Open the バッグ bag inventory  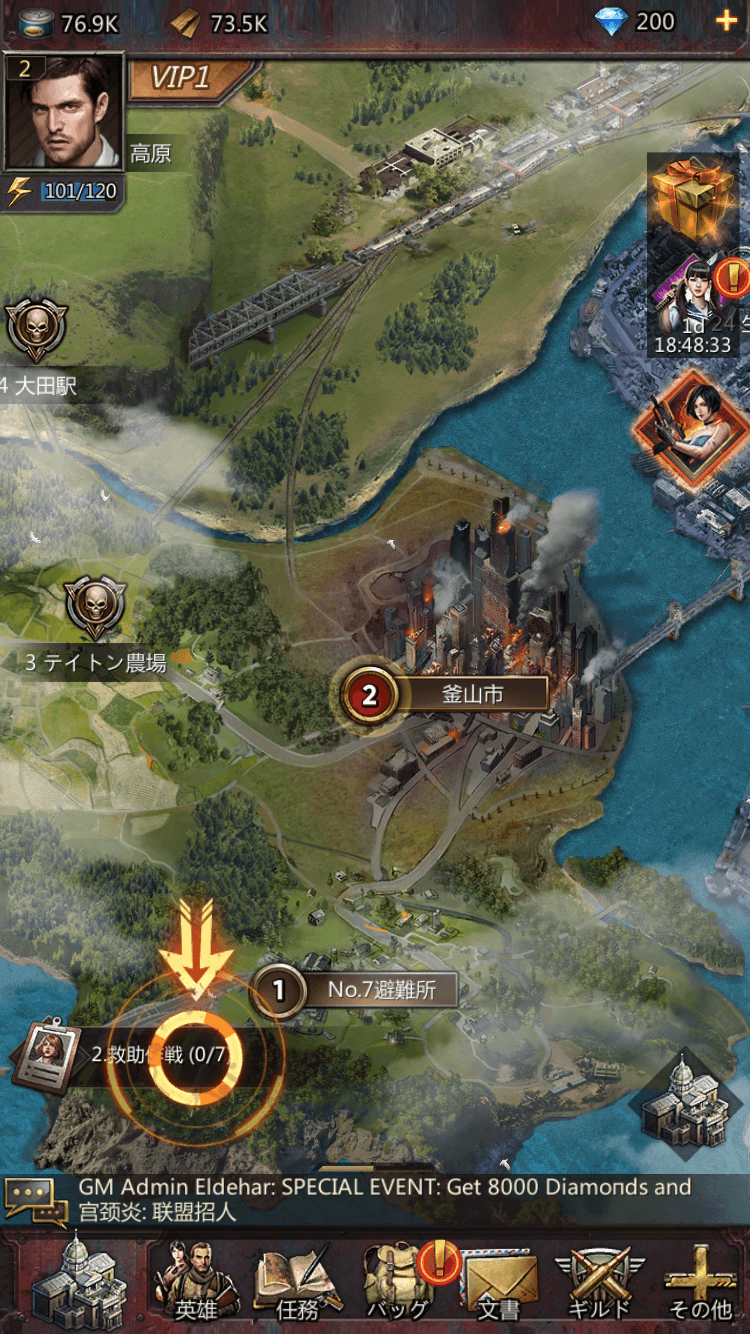coord(398,1283)
